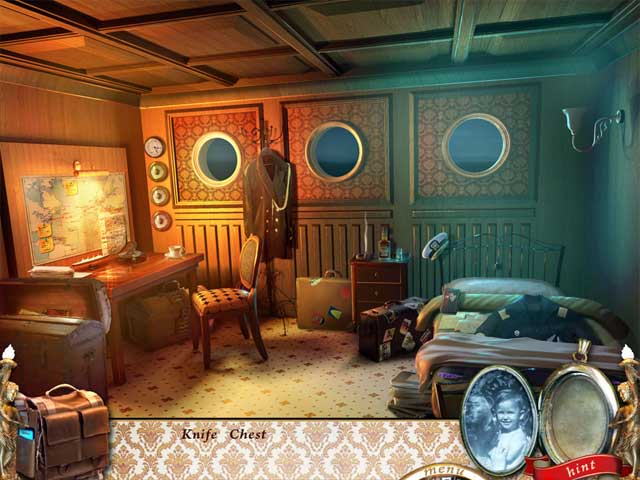Use the red hint ribbon
Image resolution: width=640 pixels, height=480 pixels.
click(578, 467)
